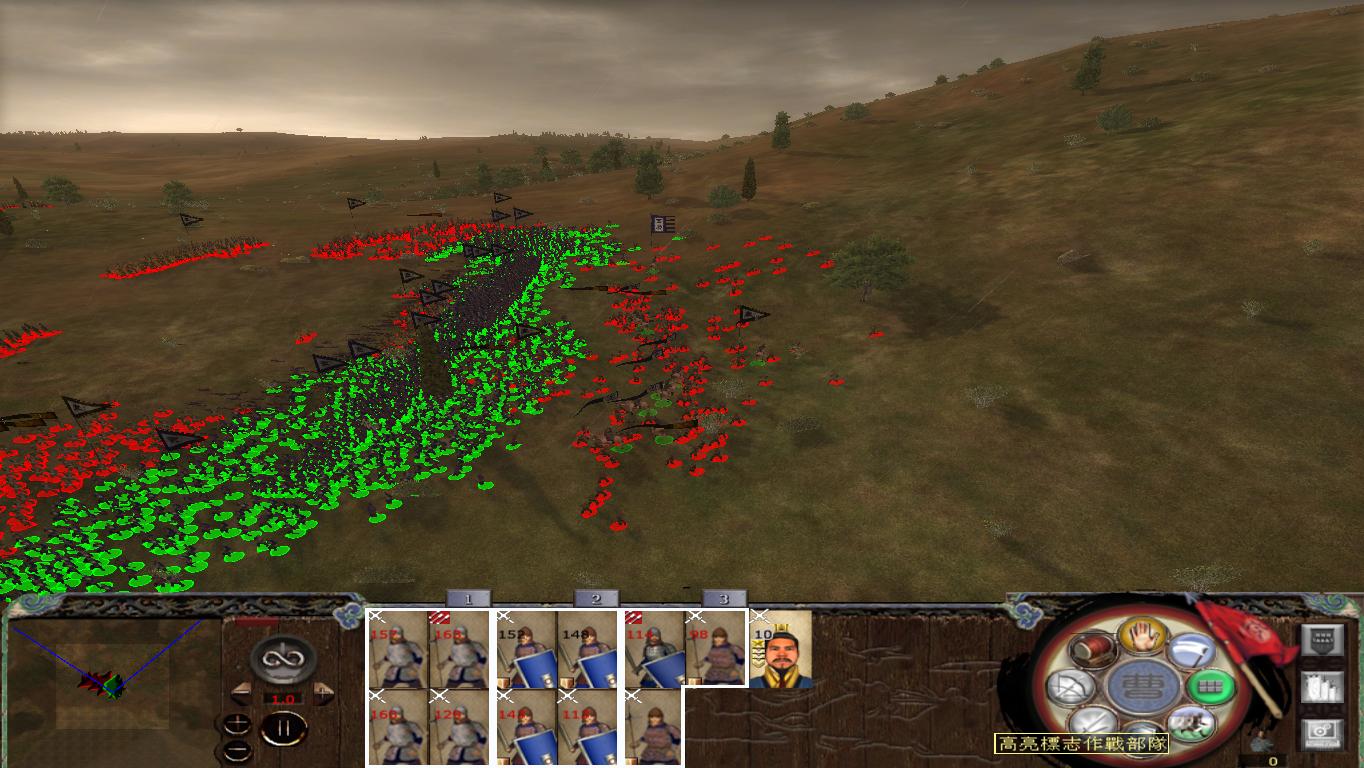Screen dimensions: 1364x768
Task: Click the scrolls panel icon on right edge
Action: tap(1323, 687)
